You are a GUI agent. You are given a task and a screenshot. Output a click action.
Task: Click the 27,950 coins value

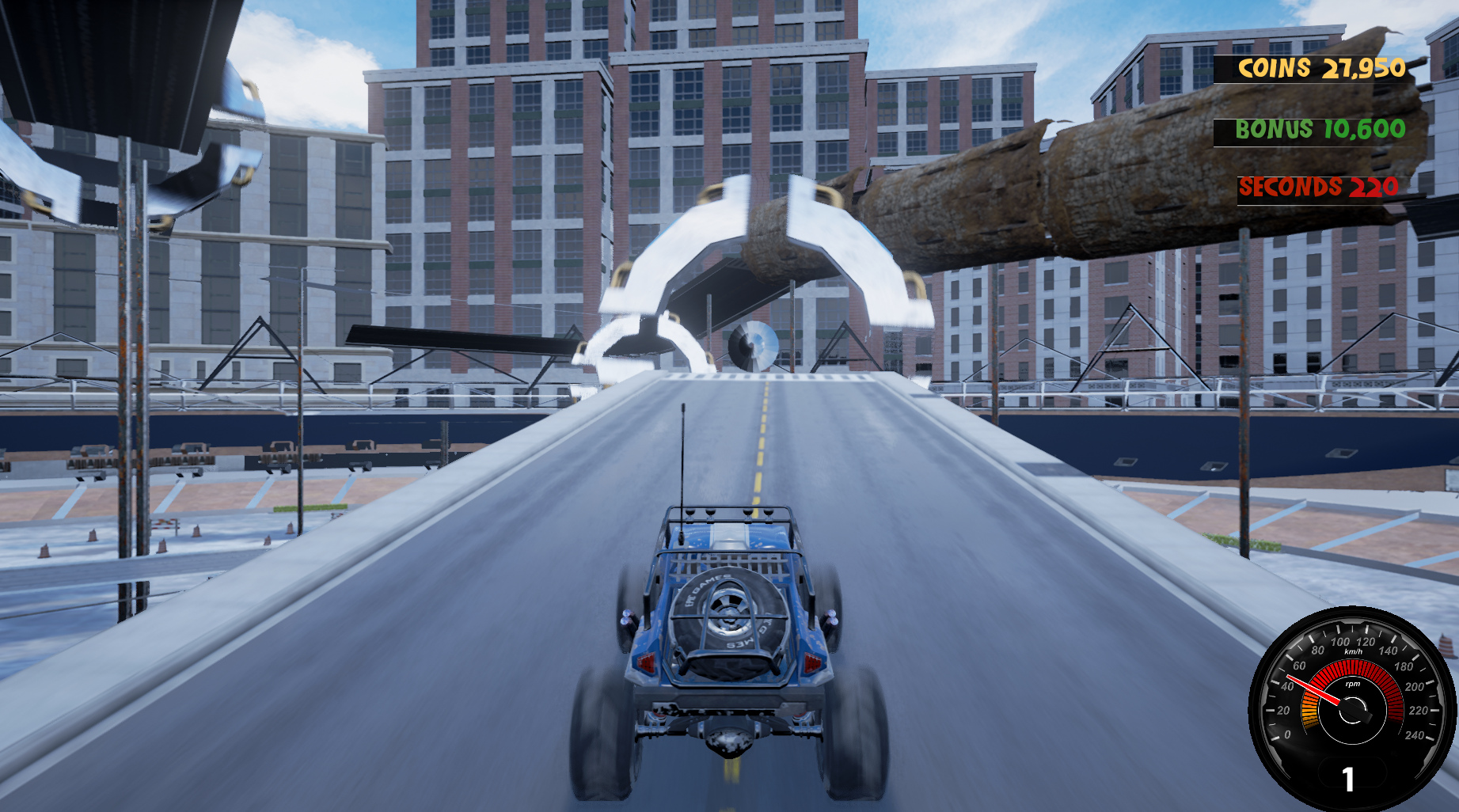[1366, 70]
